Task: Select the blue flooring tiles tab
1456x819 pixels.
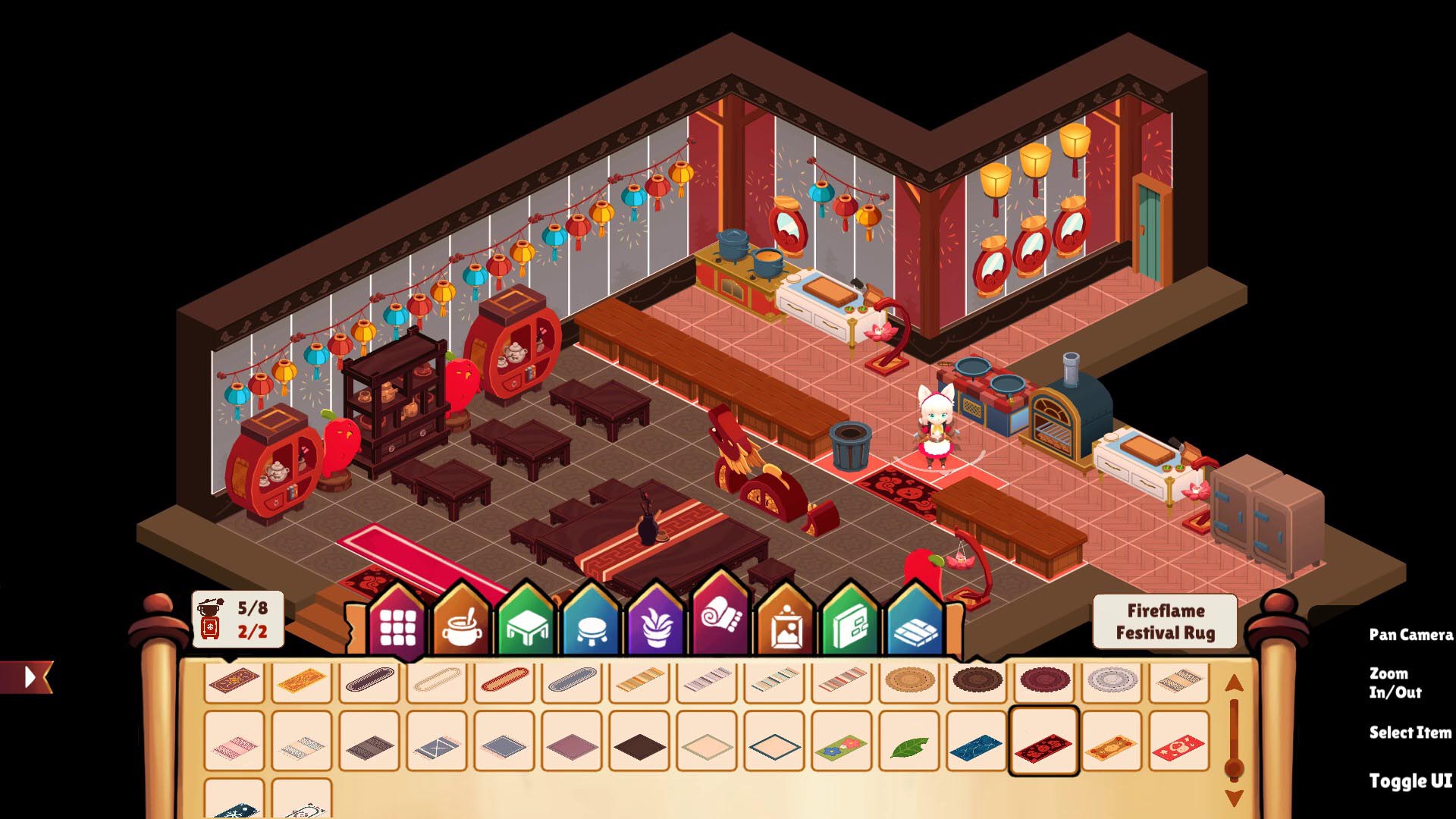Action: pos(915,628)
